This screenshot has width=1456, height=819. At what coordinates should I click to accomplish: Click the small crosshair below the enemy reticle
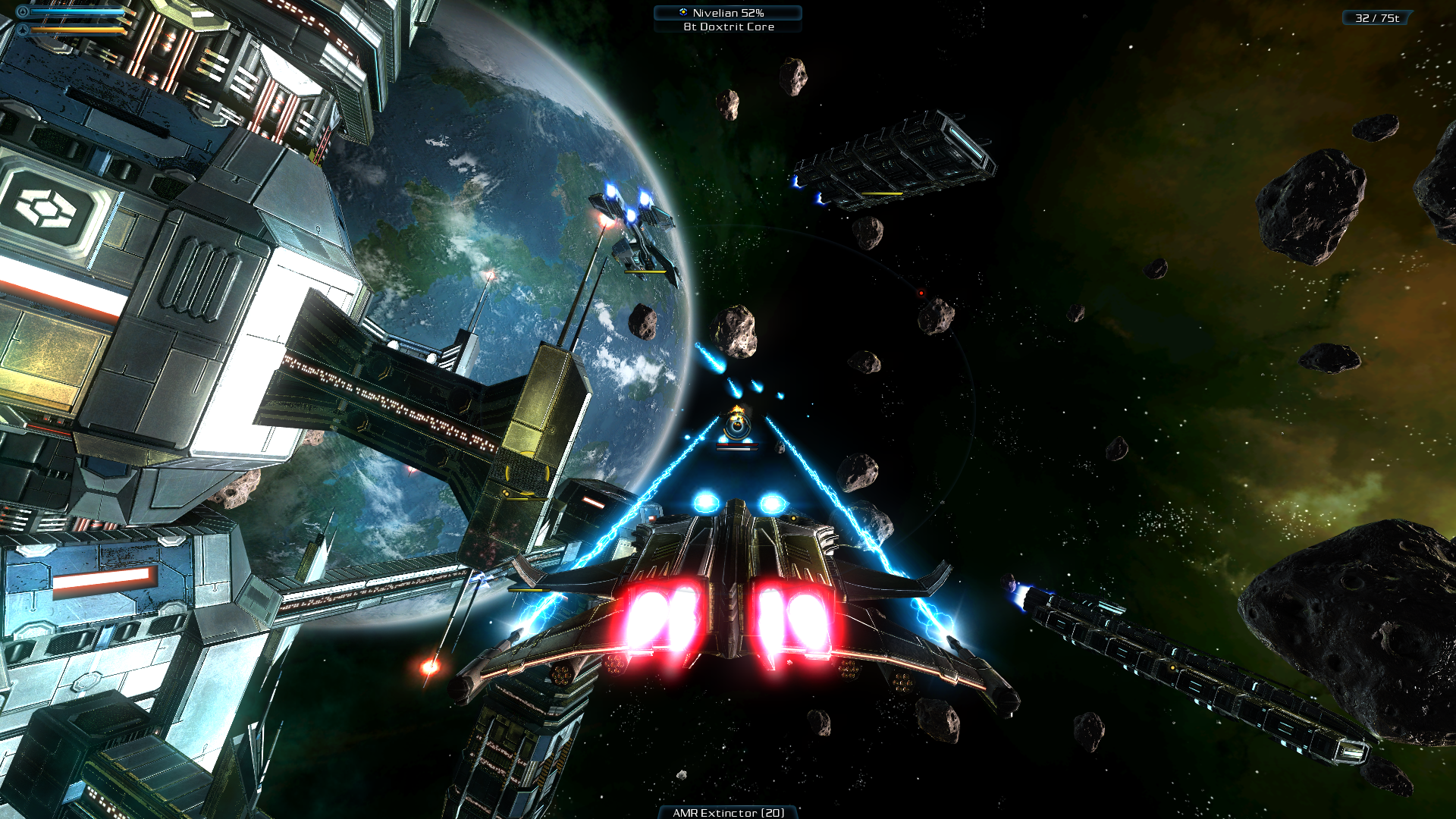pyautogui.click(x=736, y=448)
